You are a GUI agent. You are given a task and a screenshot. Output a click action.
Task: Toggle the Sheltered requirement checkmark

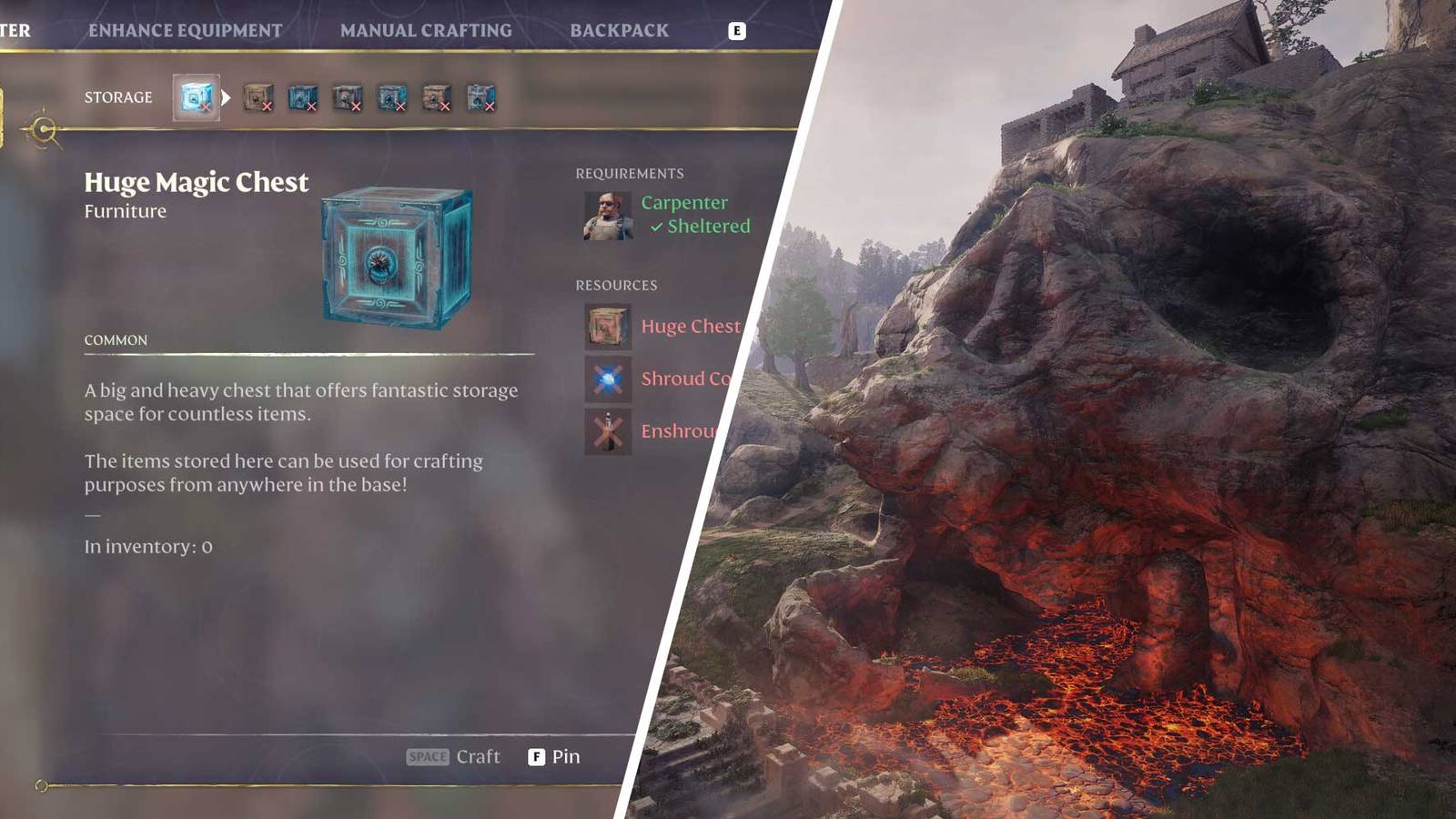[x=657, y=227]
